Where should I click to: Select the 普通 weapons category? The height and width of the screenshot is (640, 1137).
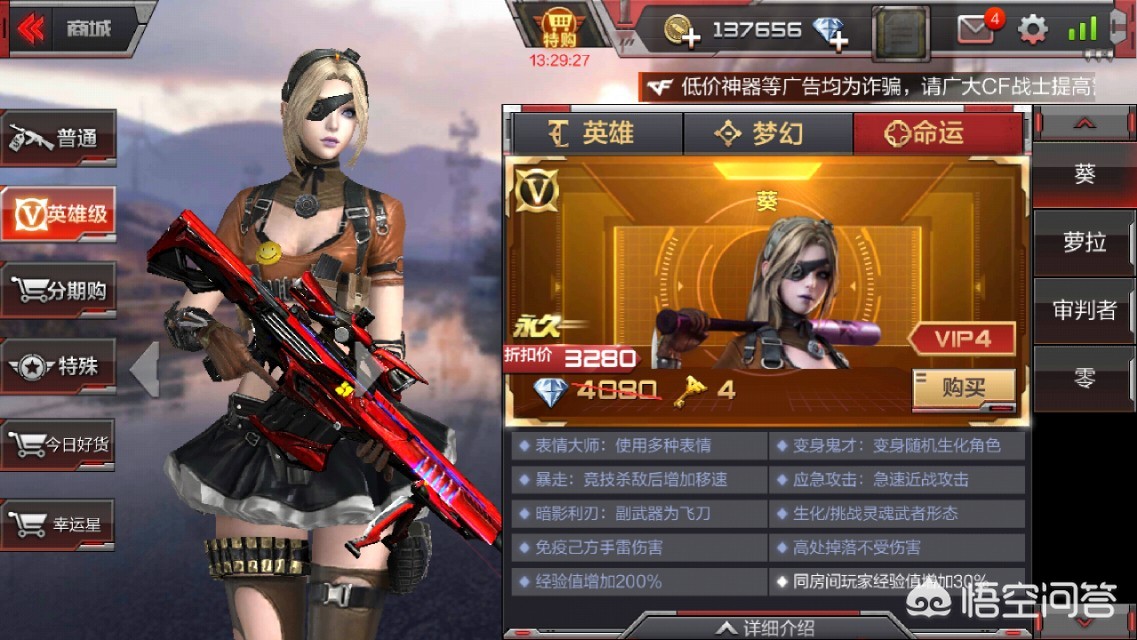click(59, 138)
